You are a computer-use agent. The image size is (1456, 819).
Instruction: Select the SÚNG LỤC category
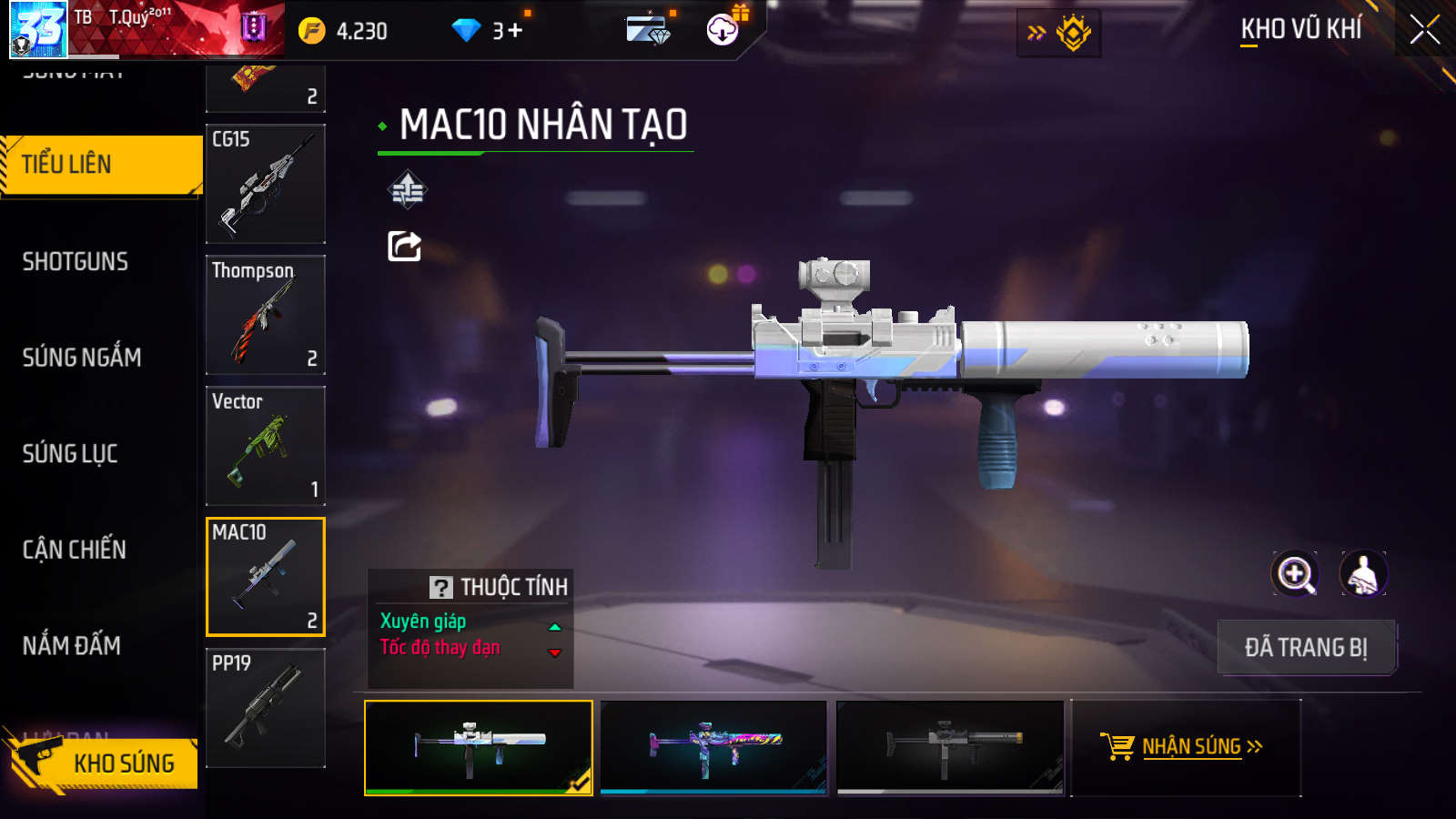pos(70,453)
